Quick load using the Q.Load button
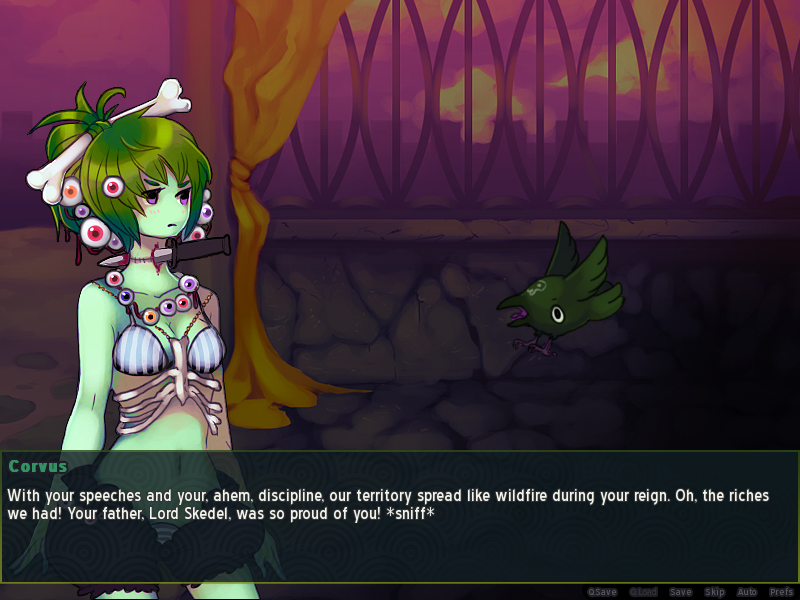 pos(642,592)
